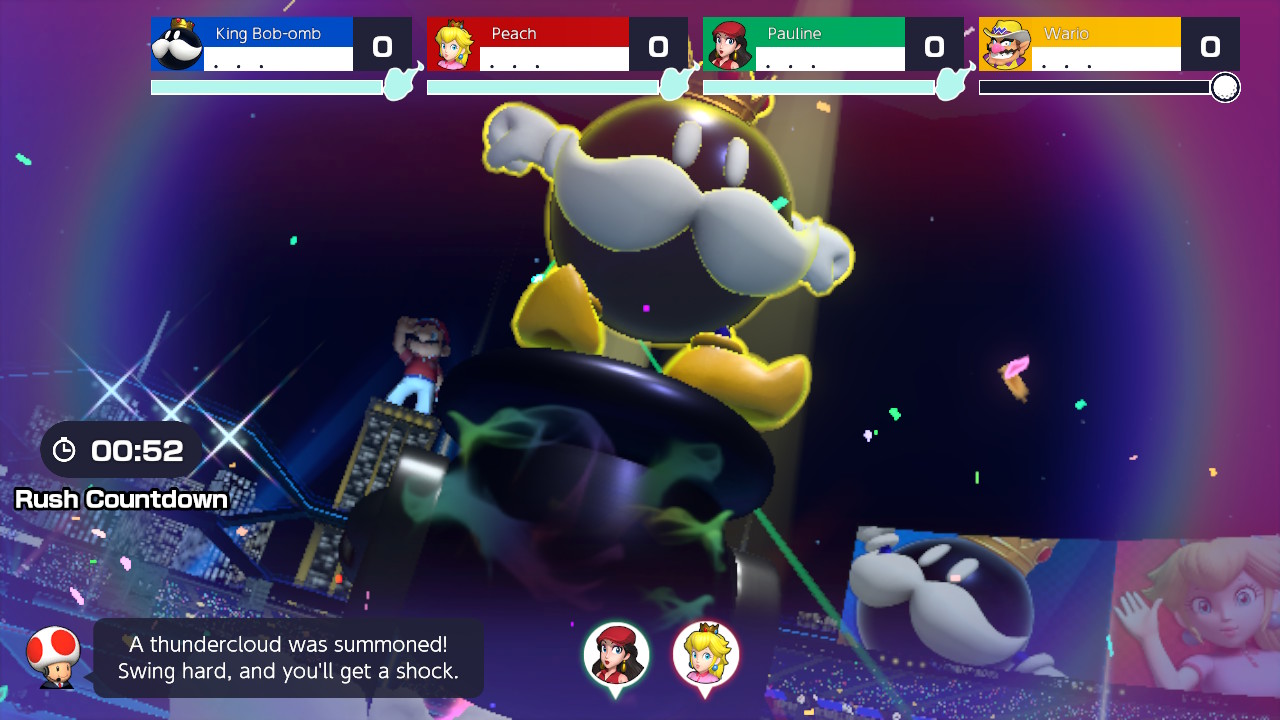
Task: Click the white ball icon on Wario's gauge
Action: click(1227, 87)
